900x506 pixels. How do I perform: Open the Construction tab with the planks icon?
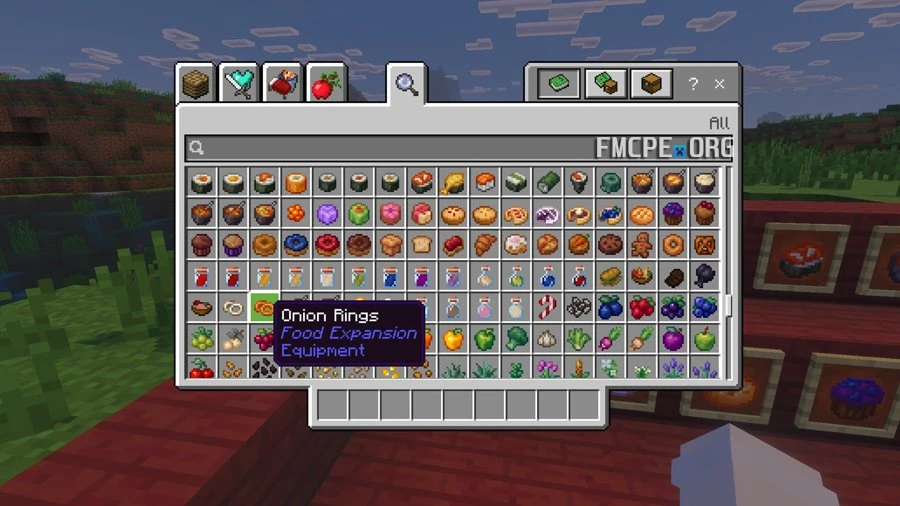coord(197,84)
